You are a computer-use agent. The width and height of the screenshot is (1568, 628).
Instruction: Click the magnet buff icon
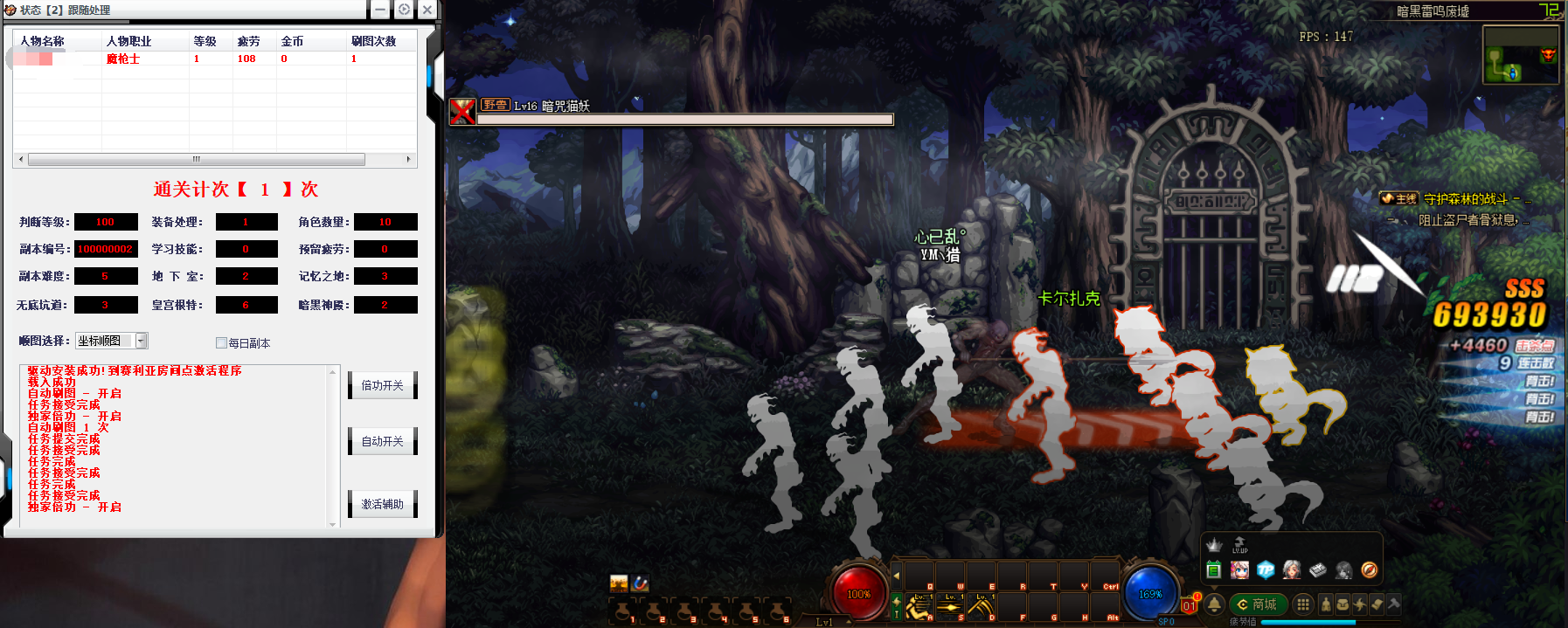[x=641, y=583]
